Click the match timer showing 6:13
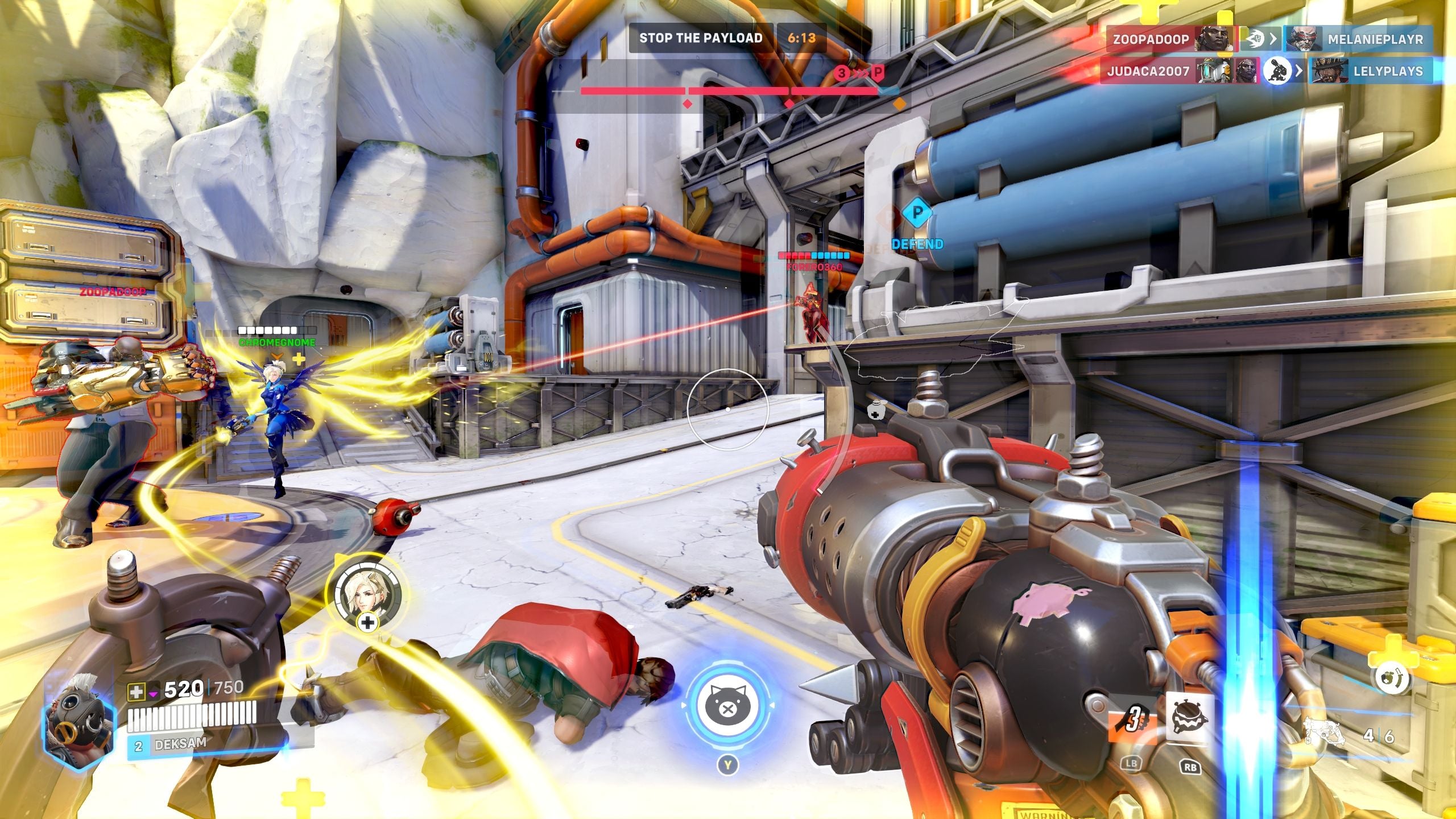 801,38
